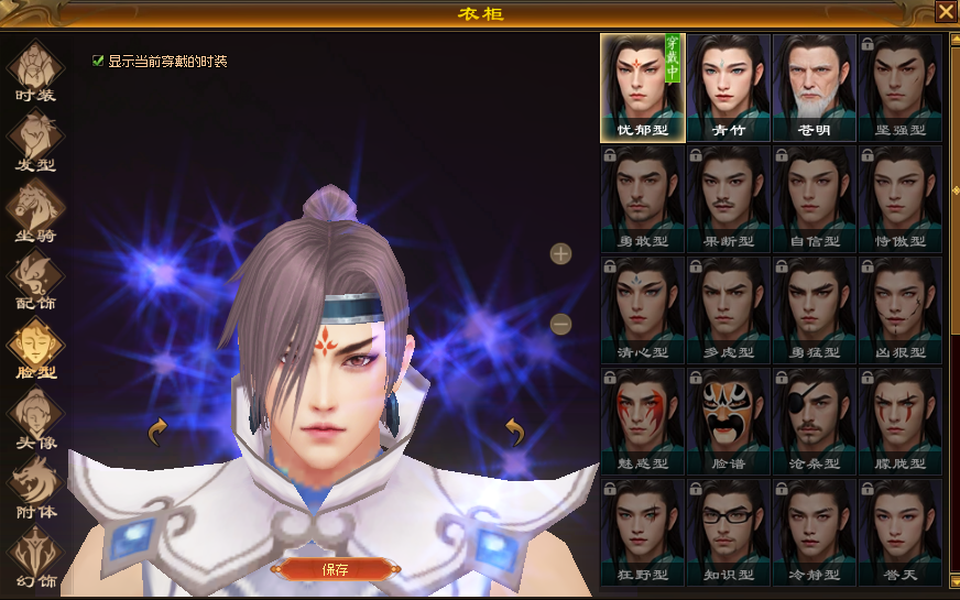Pick the 脸谱 opera mask face

tap(728, 420)
